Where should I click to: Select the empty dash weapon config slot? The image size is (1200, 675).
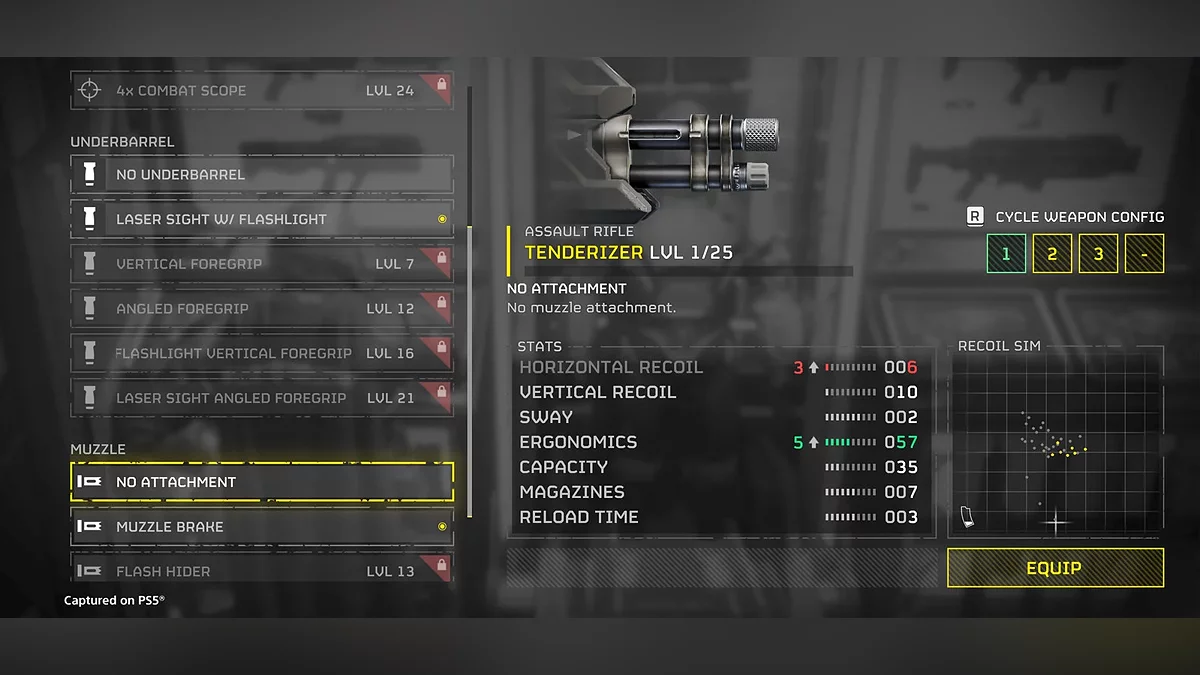click(x=1144, y=254)
